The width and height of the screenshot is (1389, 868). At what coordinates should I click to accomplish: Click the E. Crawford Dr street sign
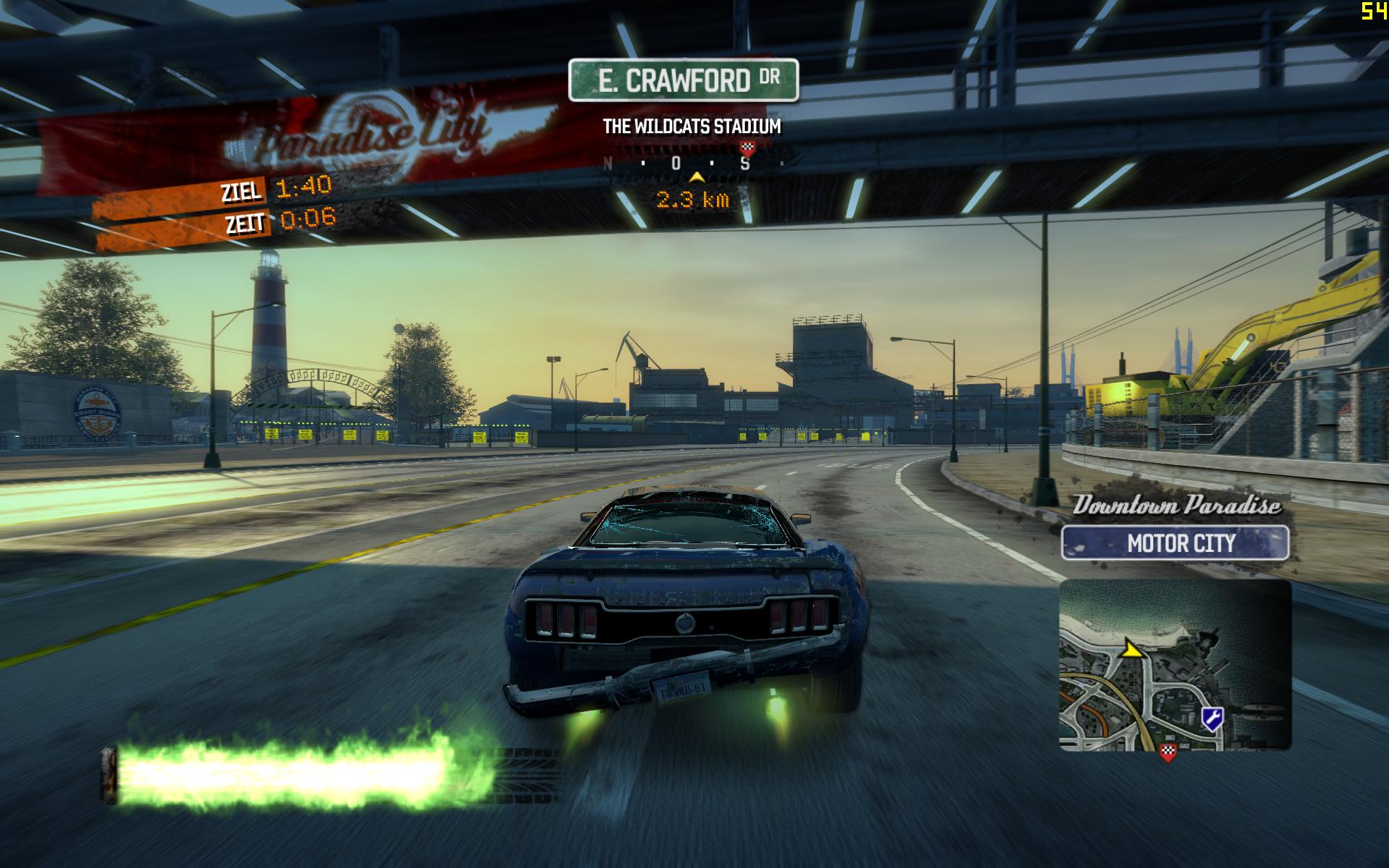pos(683,80)
